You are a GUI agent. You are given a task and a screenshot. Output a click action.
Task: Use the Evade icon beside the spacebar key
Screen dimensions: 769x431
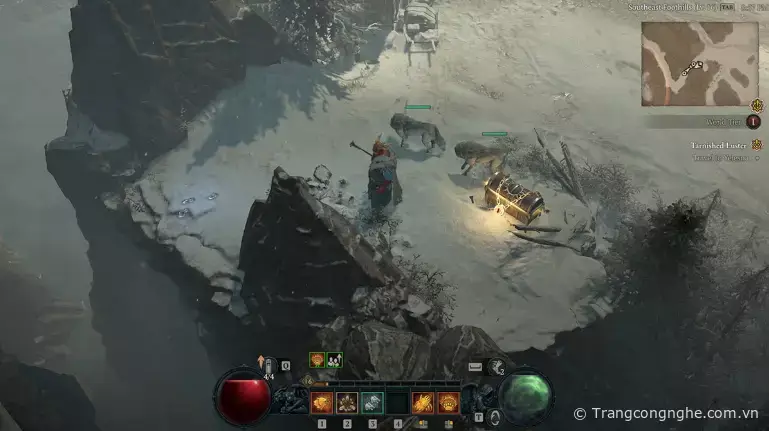click(496, 367)
